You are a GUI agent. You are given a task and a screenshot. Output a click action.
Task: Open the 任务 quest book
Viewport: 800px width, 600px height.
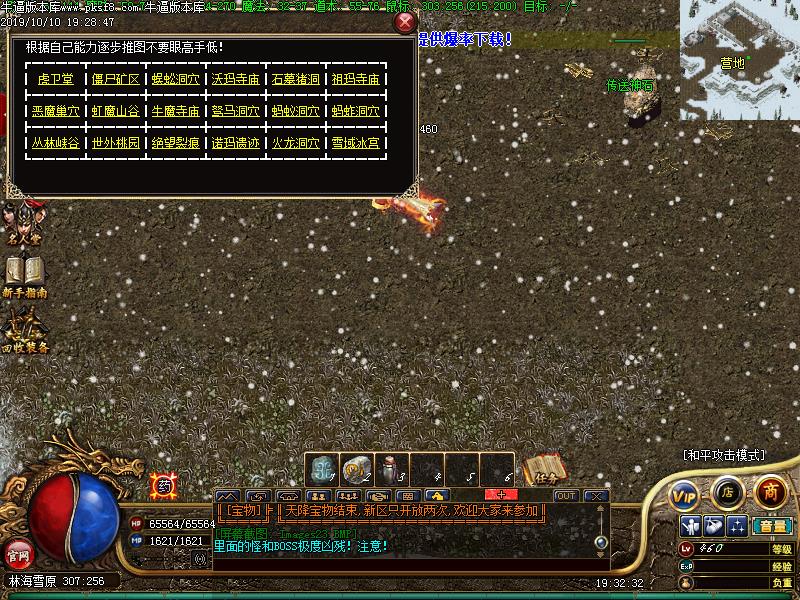(545, 470)
